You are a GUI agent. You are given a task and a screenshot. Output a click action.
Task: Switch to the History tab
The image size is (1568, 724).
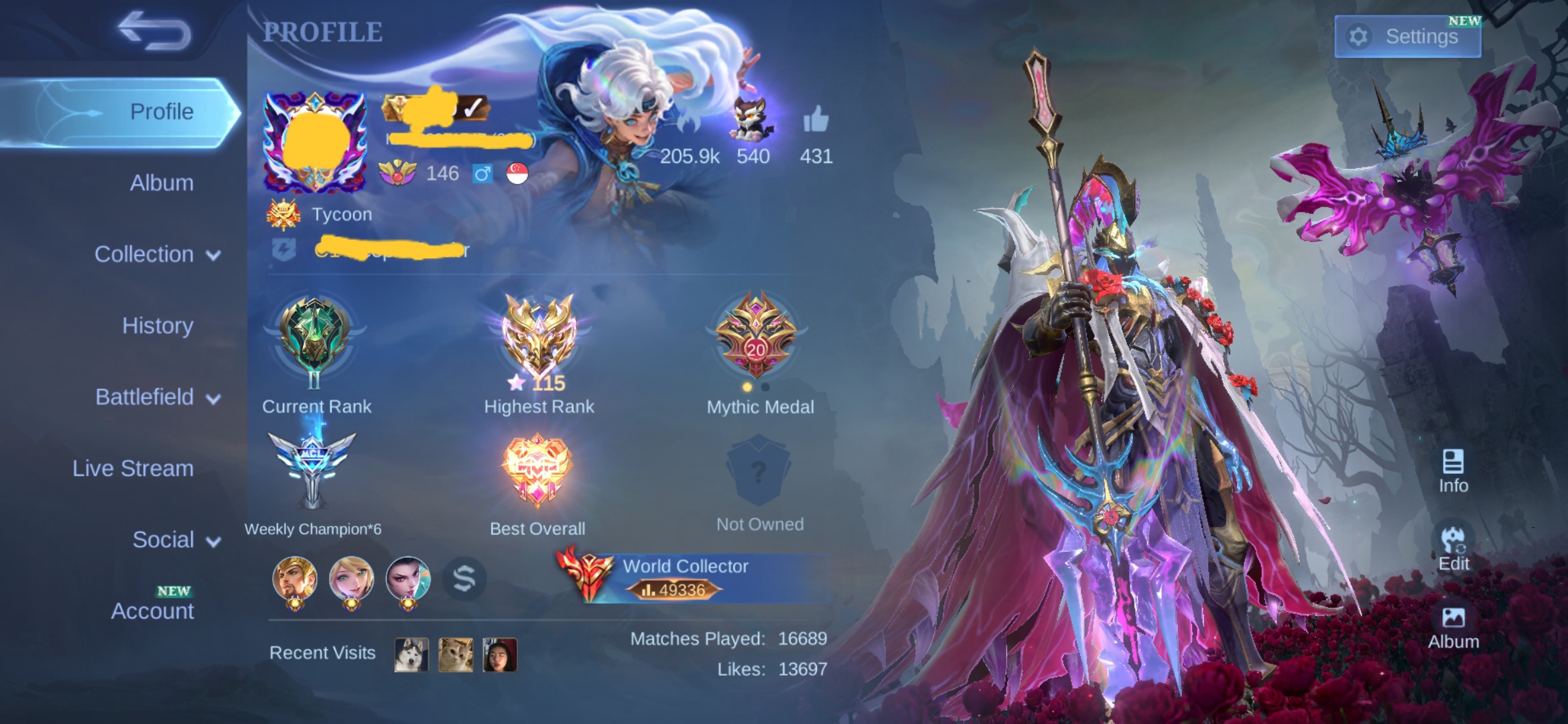157,326
